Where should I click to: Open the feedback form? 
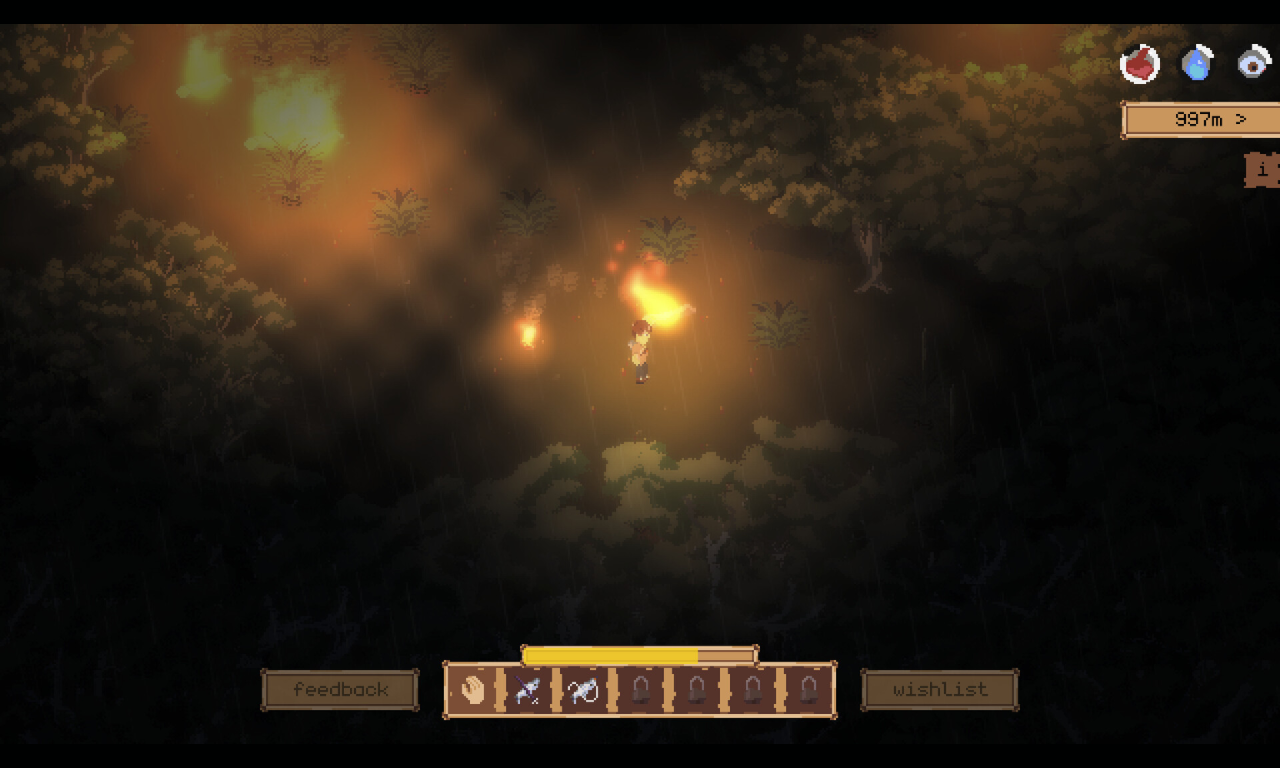point(340,690)
